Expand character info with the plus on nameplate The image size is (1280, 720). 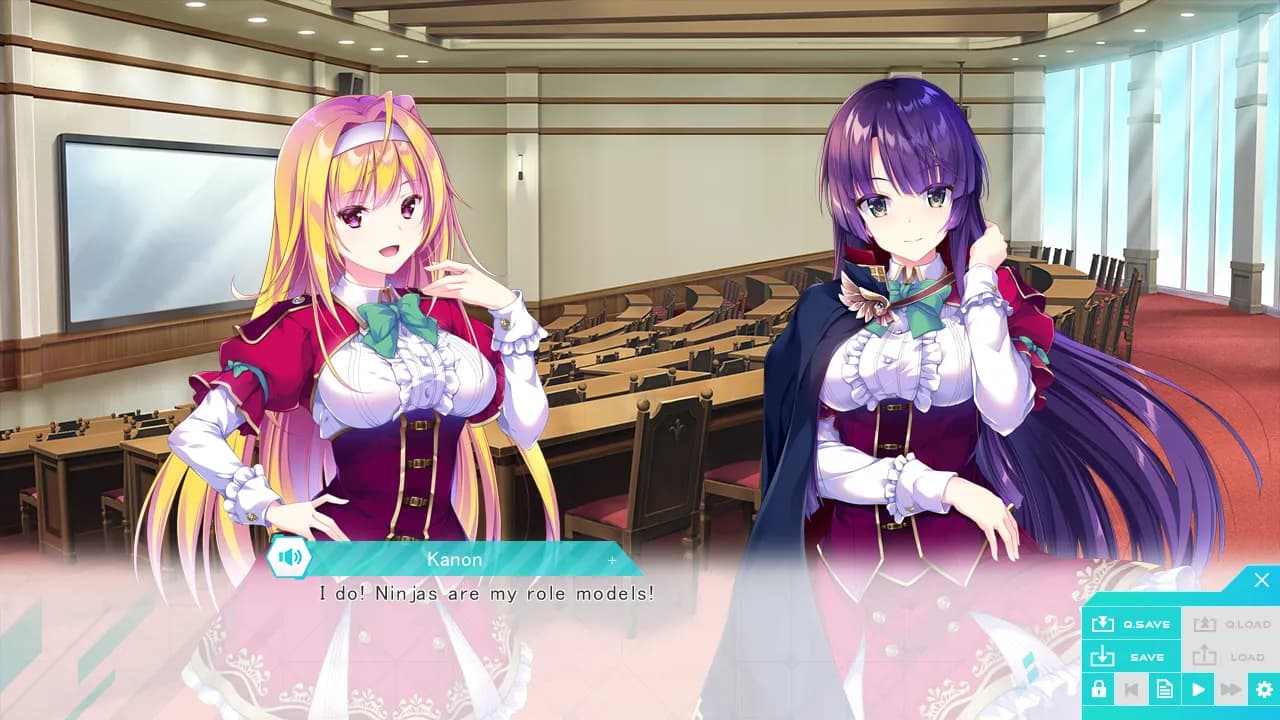pyautogui.click(x=612, y=560)
